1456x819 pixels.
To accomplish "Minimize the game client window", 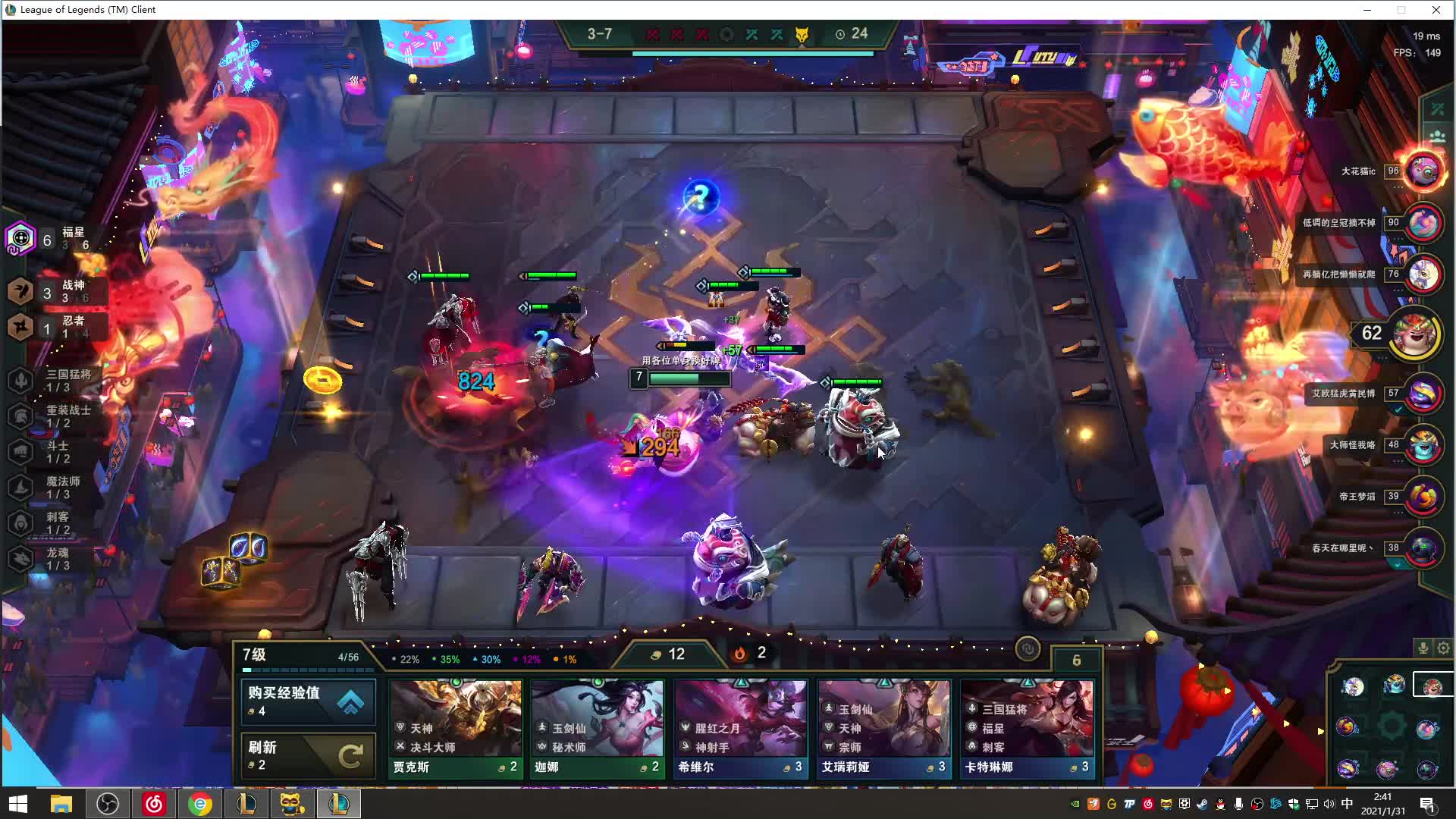I will (1367, 10).
